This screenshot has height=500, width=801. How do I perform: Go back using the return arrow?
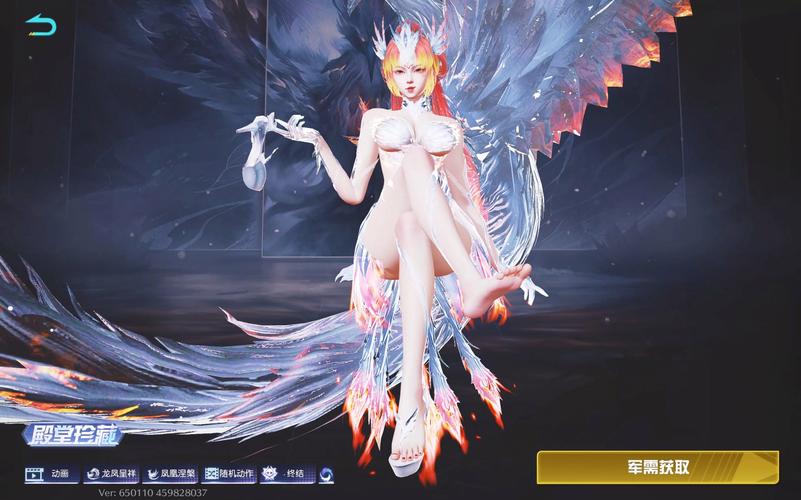41,23
